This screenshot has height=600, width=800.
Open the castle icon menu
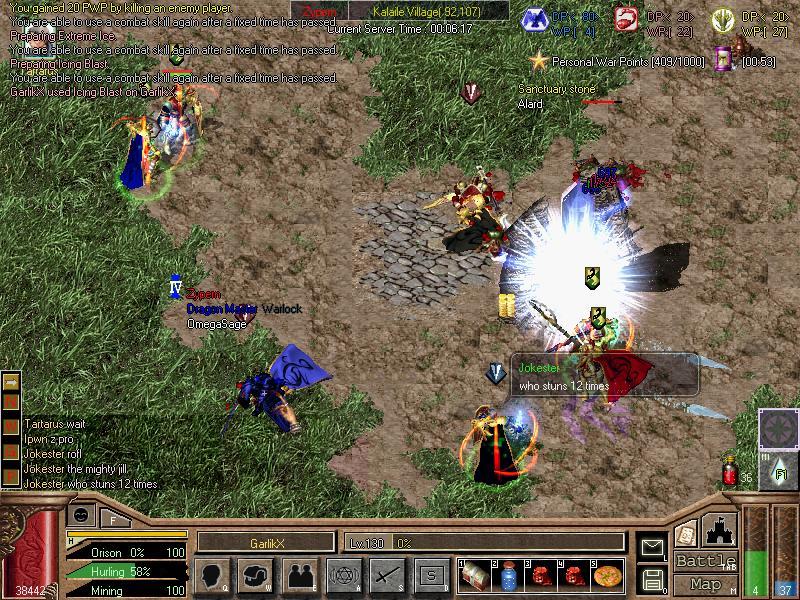(722, 529)
